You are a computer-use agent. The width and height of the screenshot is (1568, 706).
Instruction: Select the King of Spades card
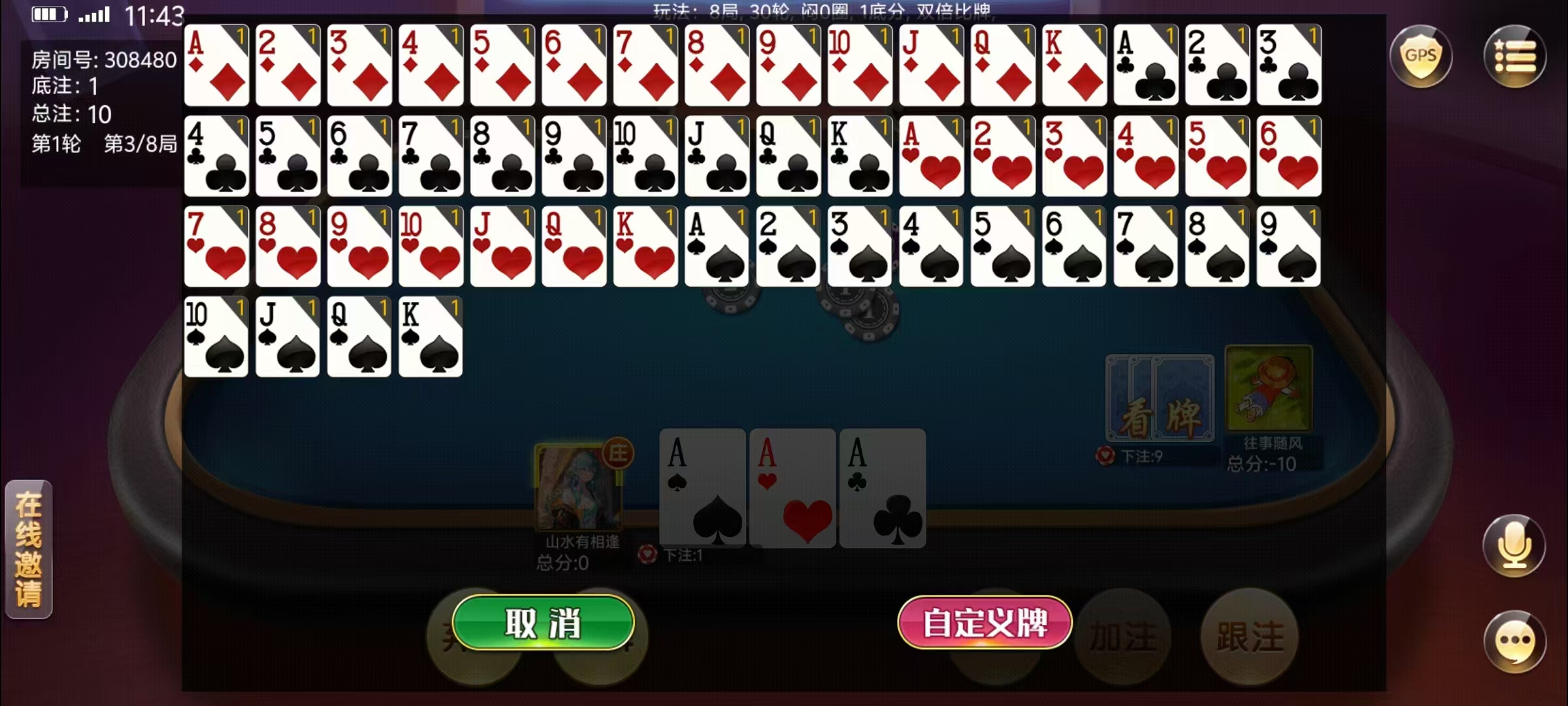point(430,337)
